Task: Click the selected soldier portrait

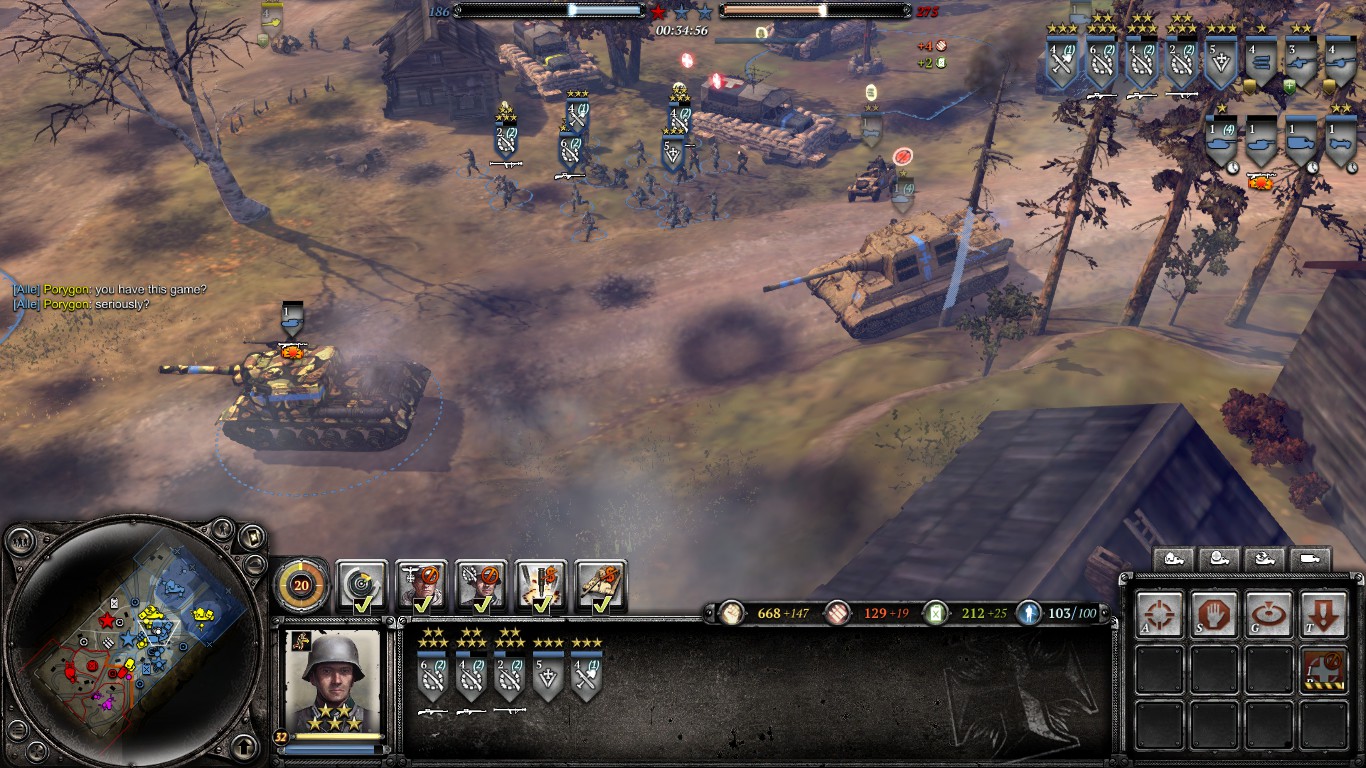Action: point(333,682)
